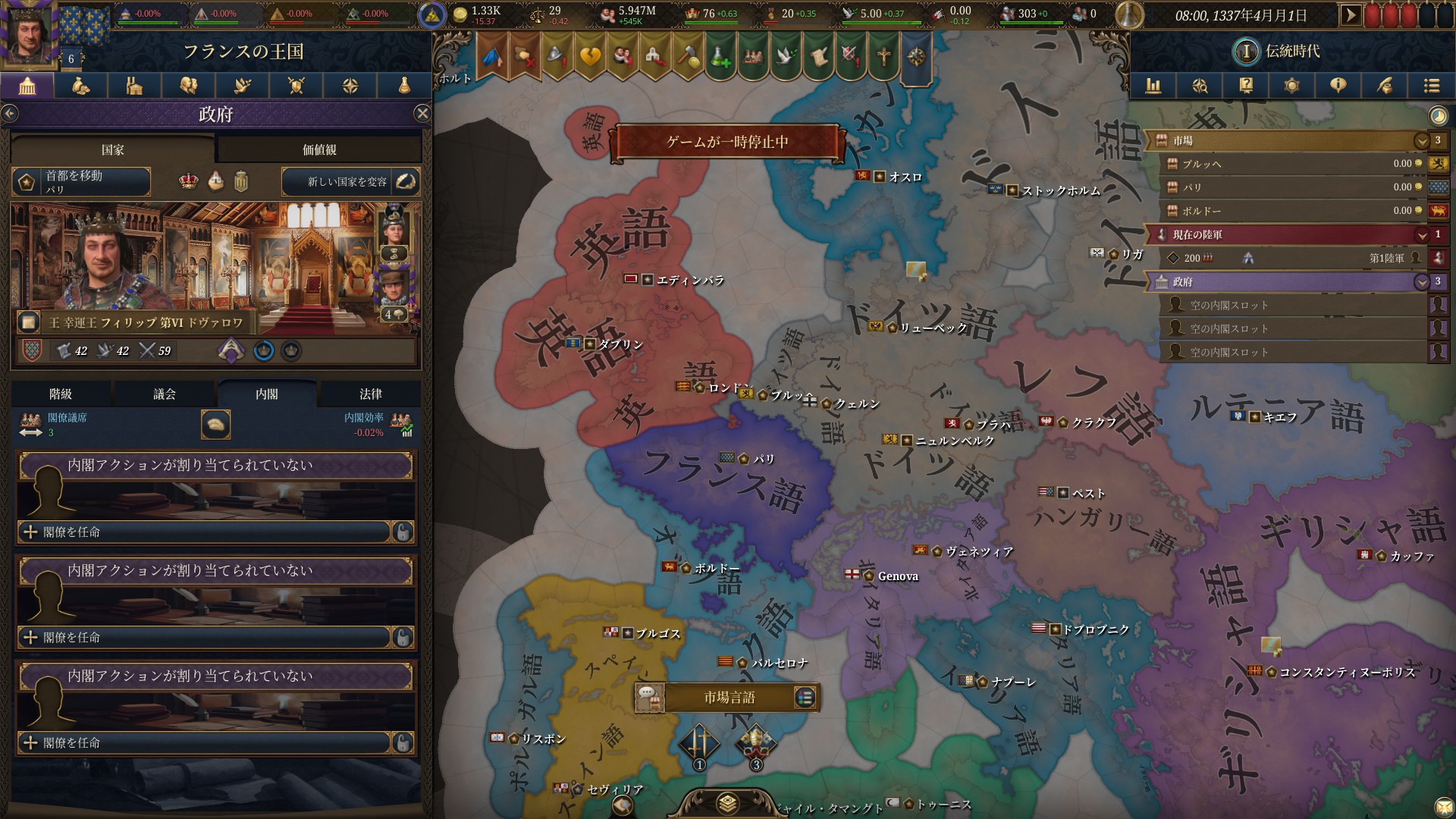Click the 首都を移動 button

tap(80, 182)
